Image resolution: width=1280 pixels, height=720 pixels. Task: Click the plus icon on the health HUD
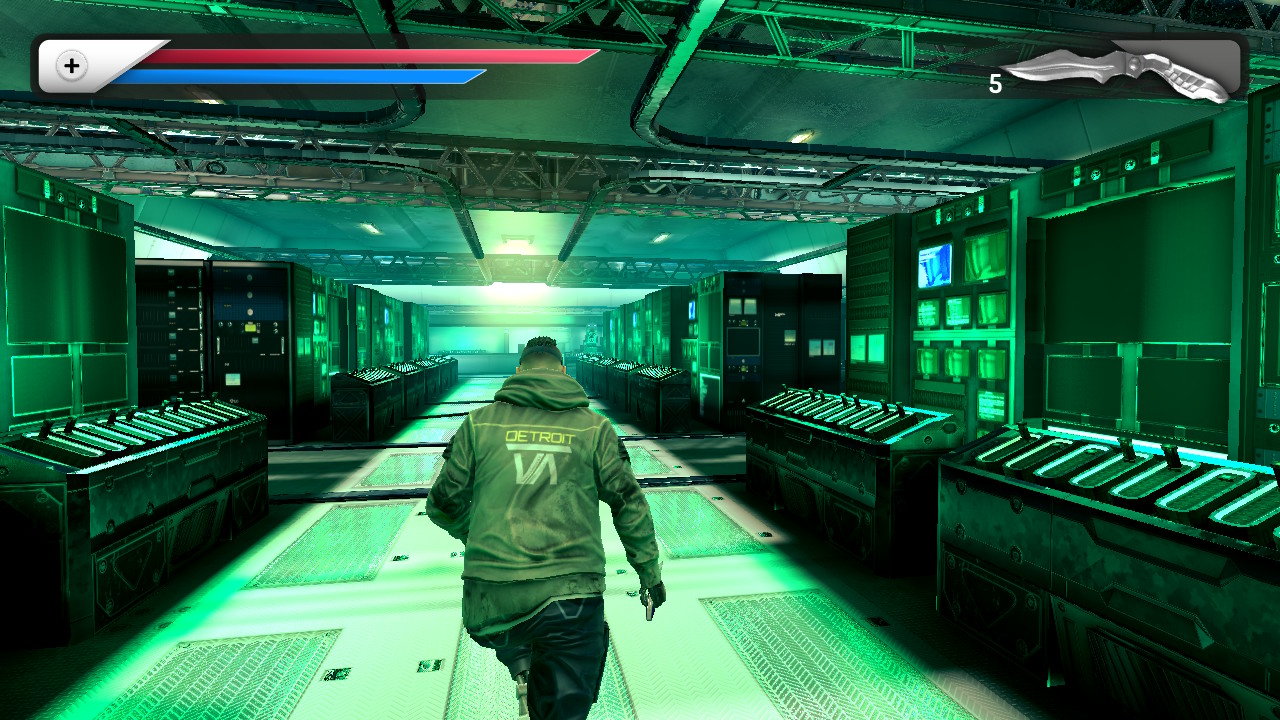[70, 66]
